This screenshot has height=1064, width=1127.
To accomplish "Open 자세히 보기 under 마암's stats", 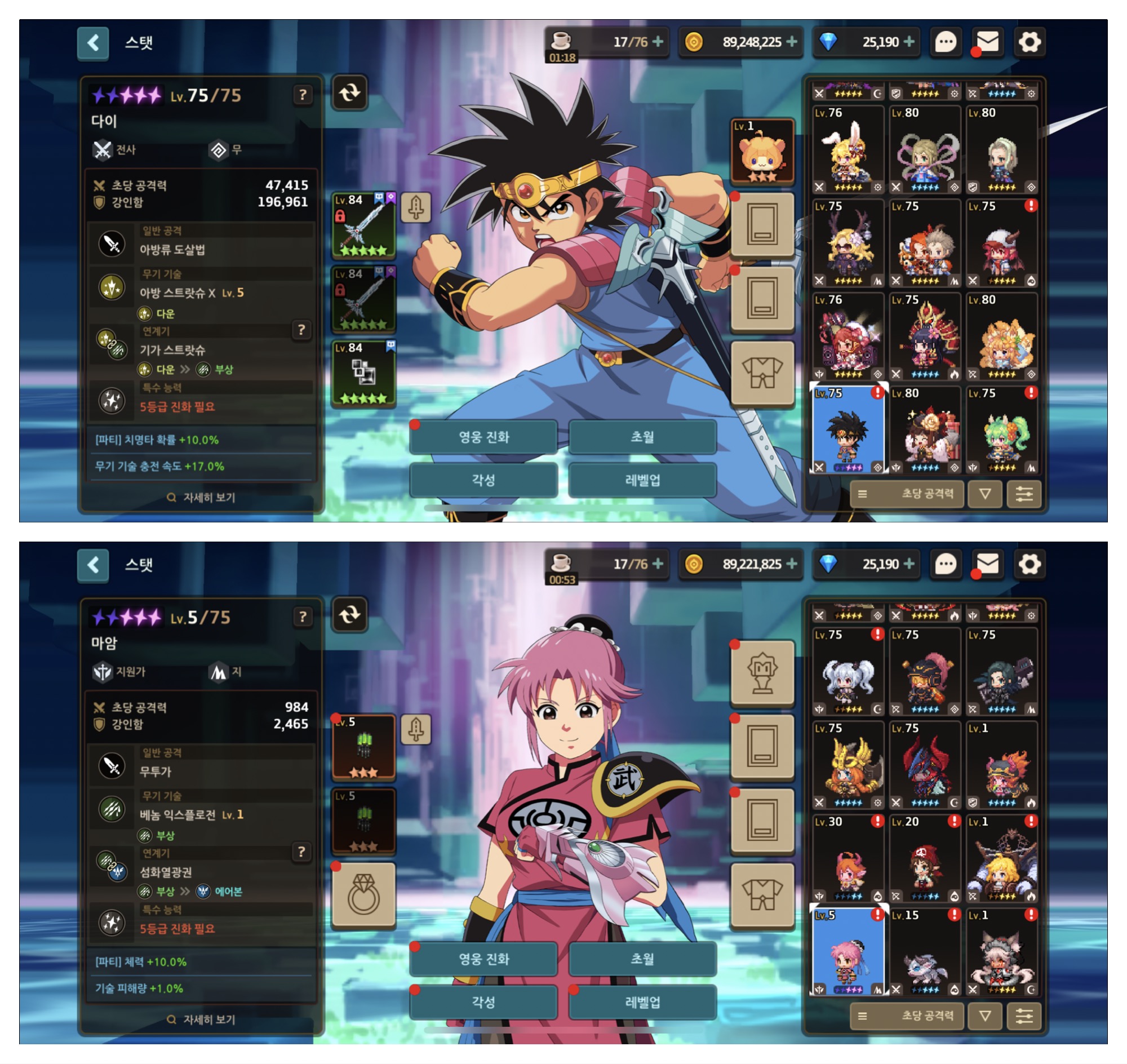I will coord(201,1019).
